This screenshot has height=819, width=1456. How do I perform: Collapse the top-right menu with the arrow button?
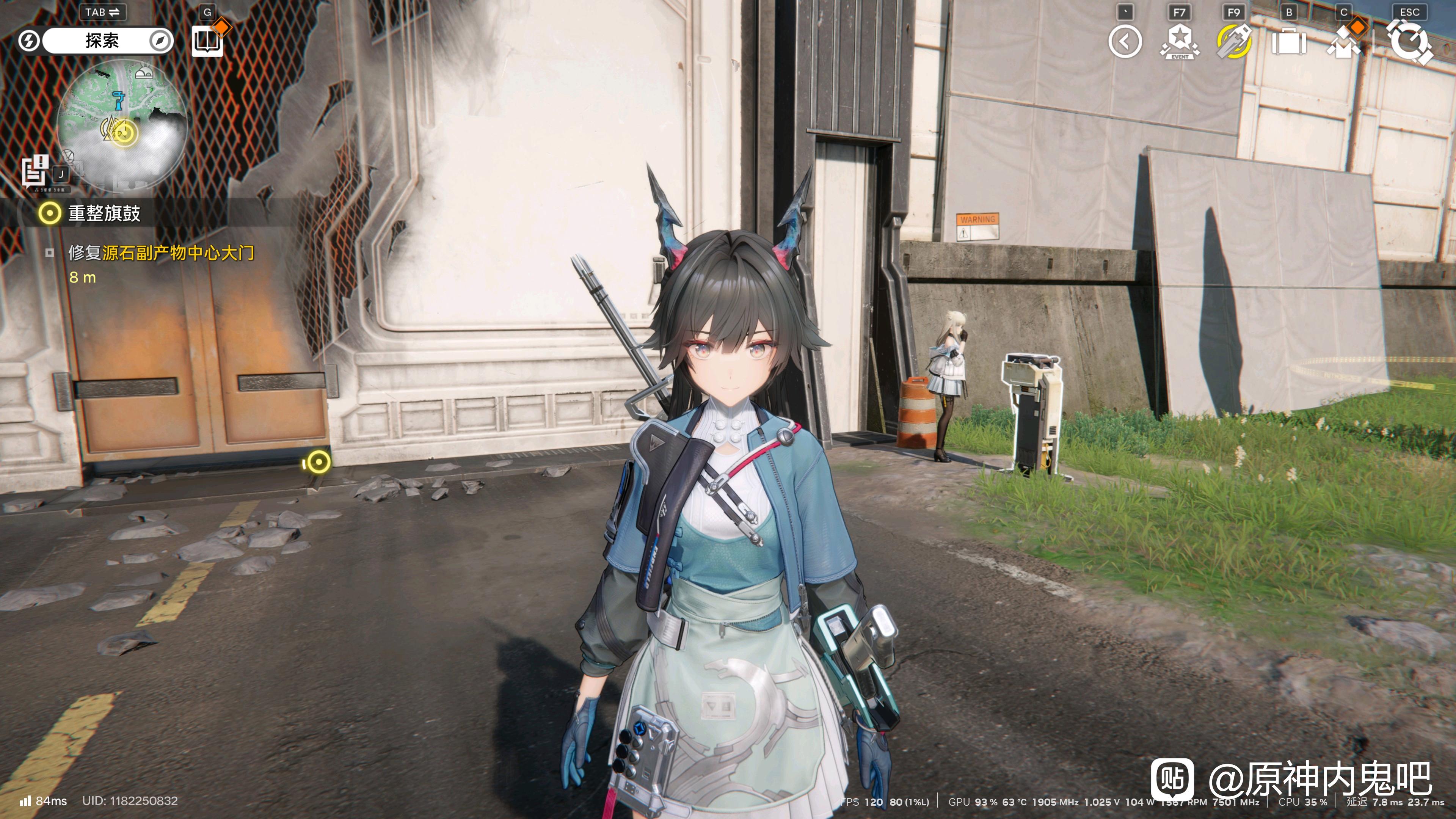(x=1125, y=41)
